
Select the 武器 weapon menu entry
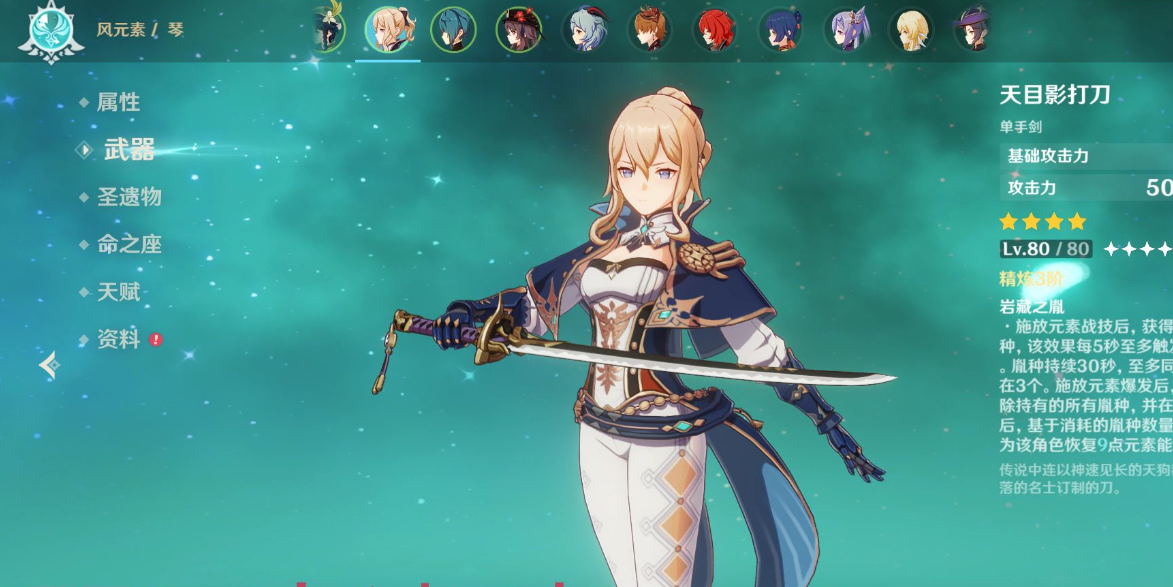point(129,150)
